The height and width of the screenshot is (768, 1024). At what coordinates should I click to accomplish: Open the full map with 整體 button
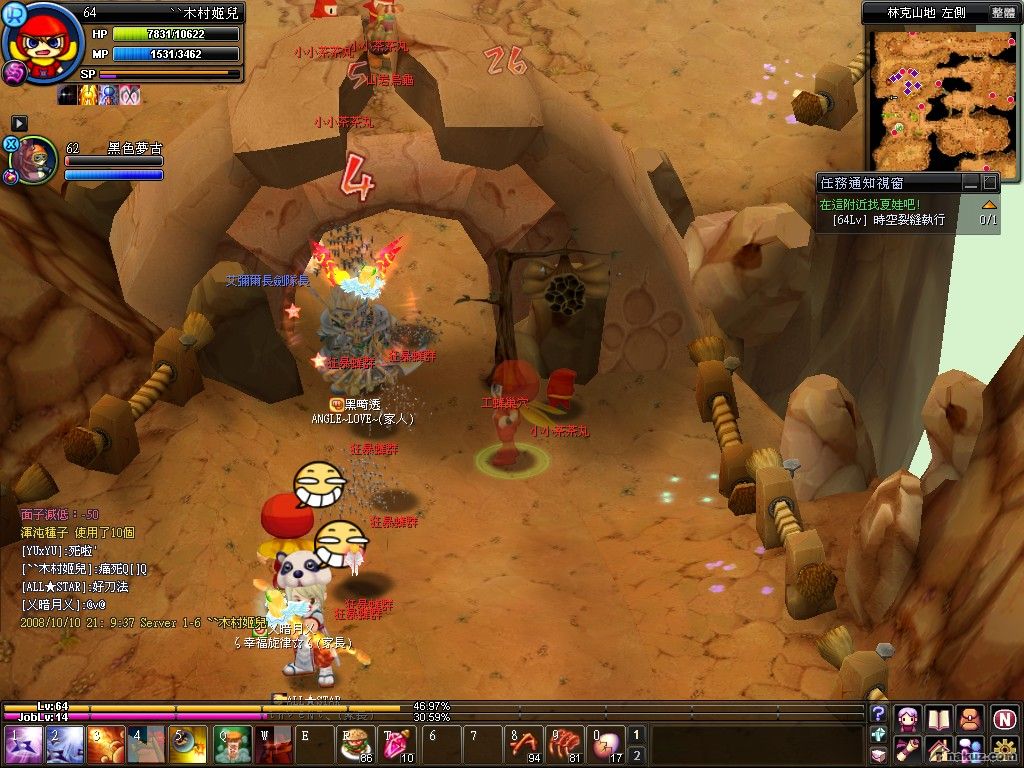click(1003, 13)
